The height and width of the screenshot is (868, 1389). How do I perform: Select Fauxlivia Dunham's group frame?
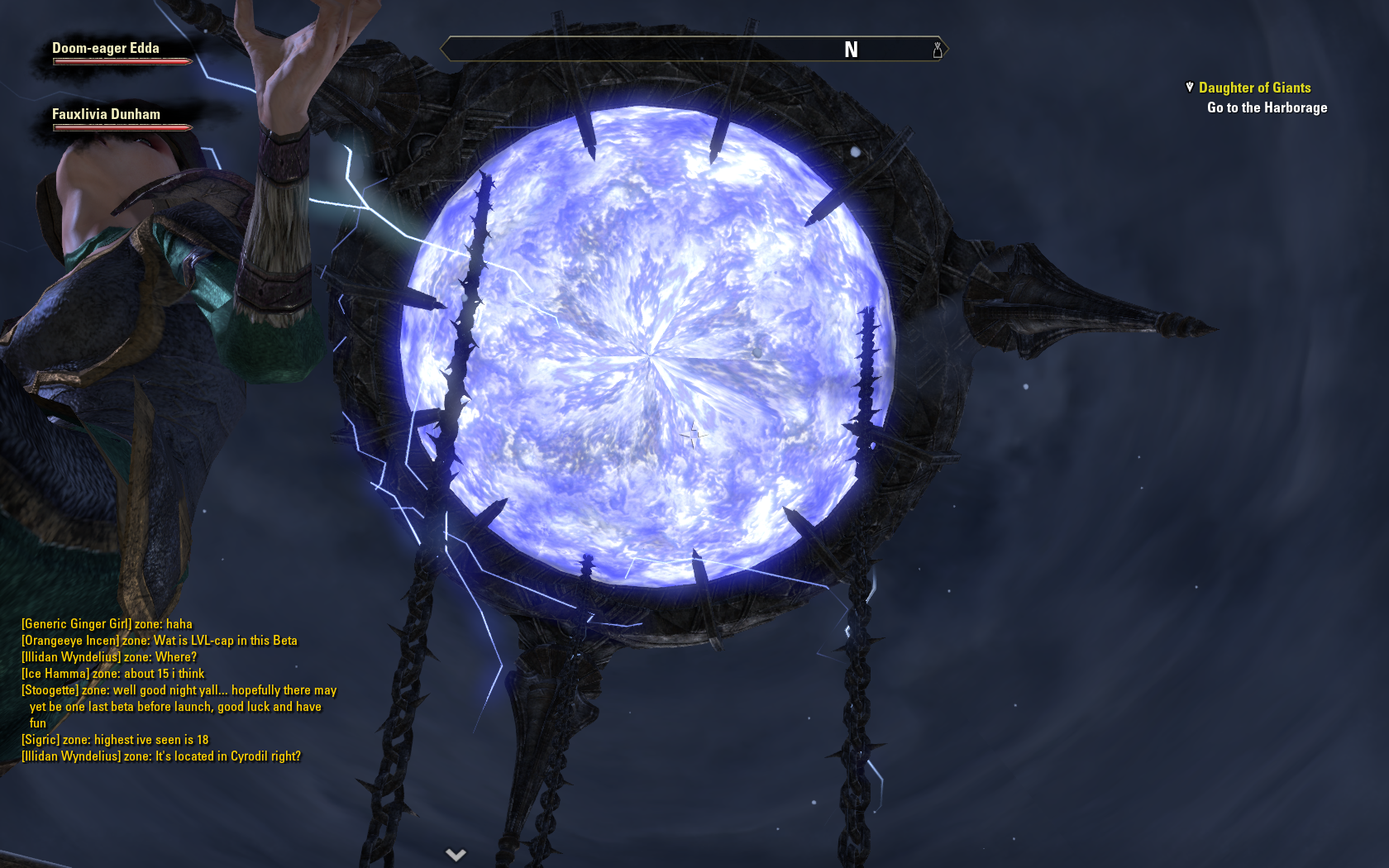pos(106,114)
